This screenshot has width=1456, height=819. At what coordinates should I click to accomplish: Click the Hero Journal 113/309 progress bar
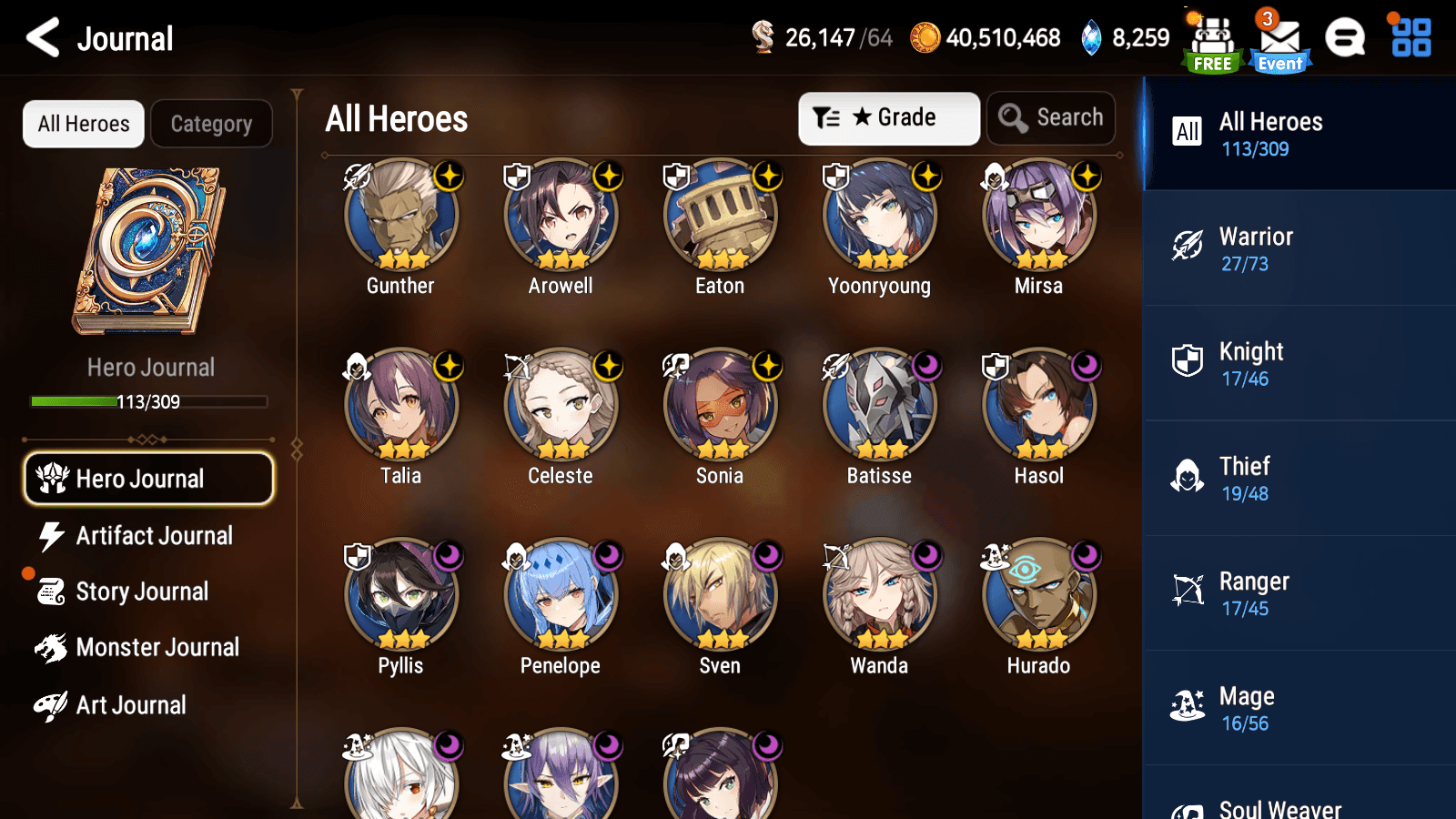pyautogui.click(x=148, y=401)
